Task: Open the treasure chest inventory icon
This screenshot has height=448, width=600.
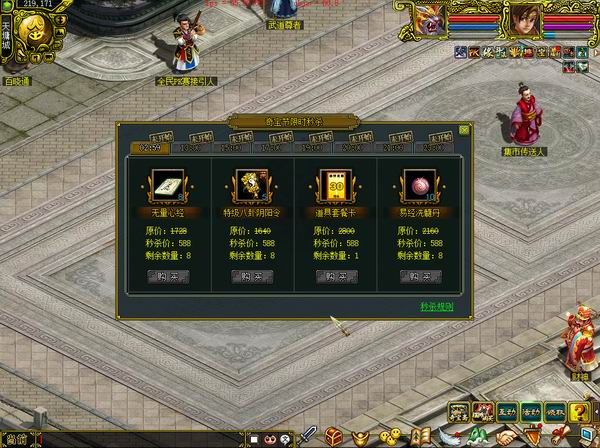Action: pyautogui.click(x=333, y=437)
